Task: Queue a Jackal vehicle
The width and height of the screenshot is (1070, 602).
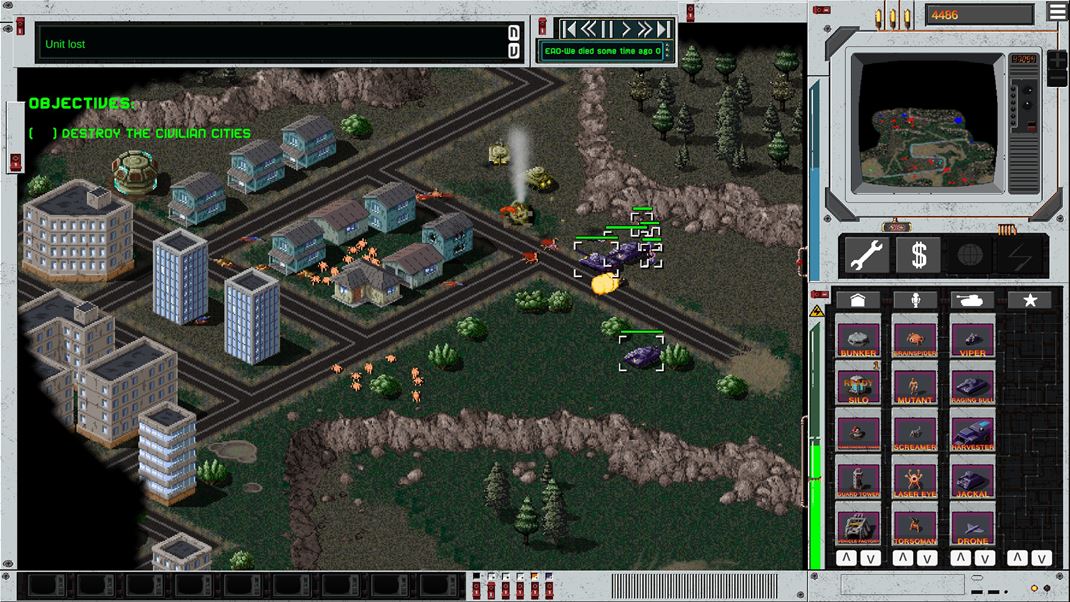Action: (x=972, y=479)
